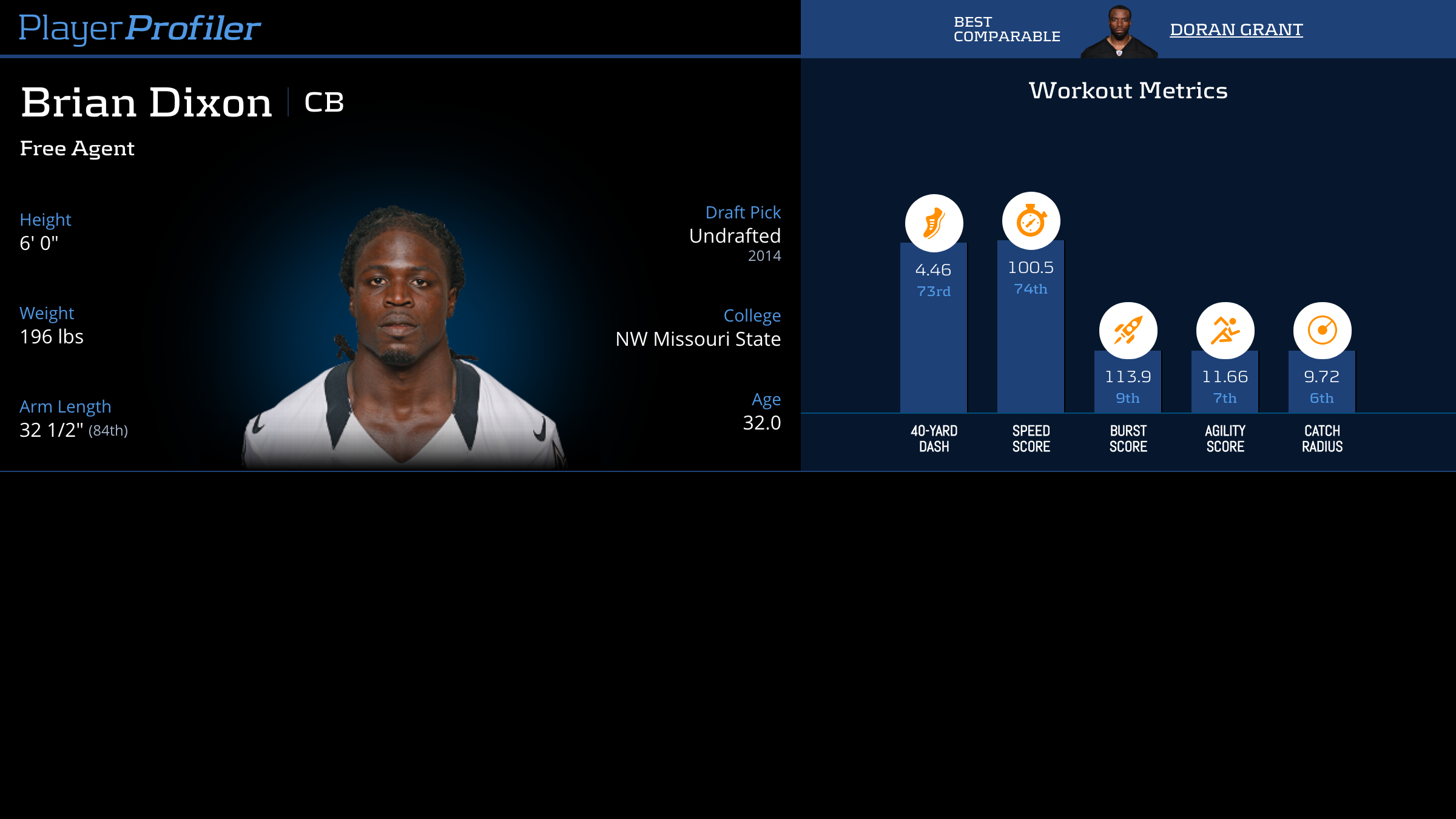Open the Doran Grant comparable link
This screenshot has width=1456, height=819.
[1236, 29]
